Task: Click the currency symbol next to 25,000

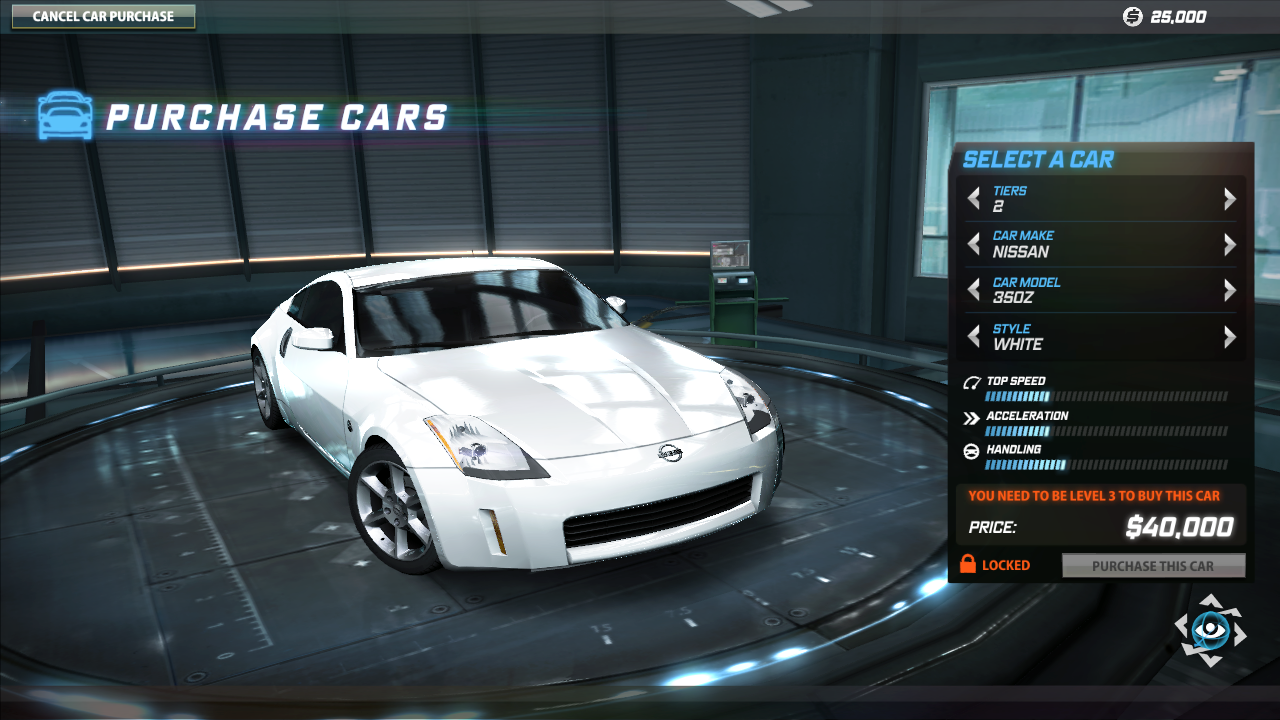Action: coord(1130,16)
